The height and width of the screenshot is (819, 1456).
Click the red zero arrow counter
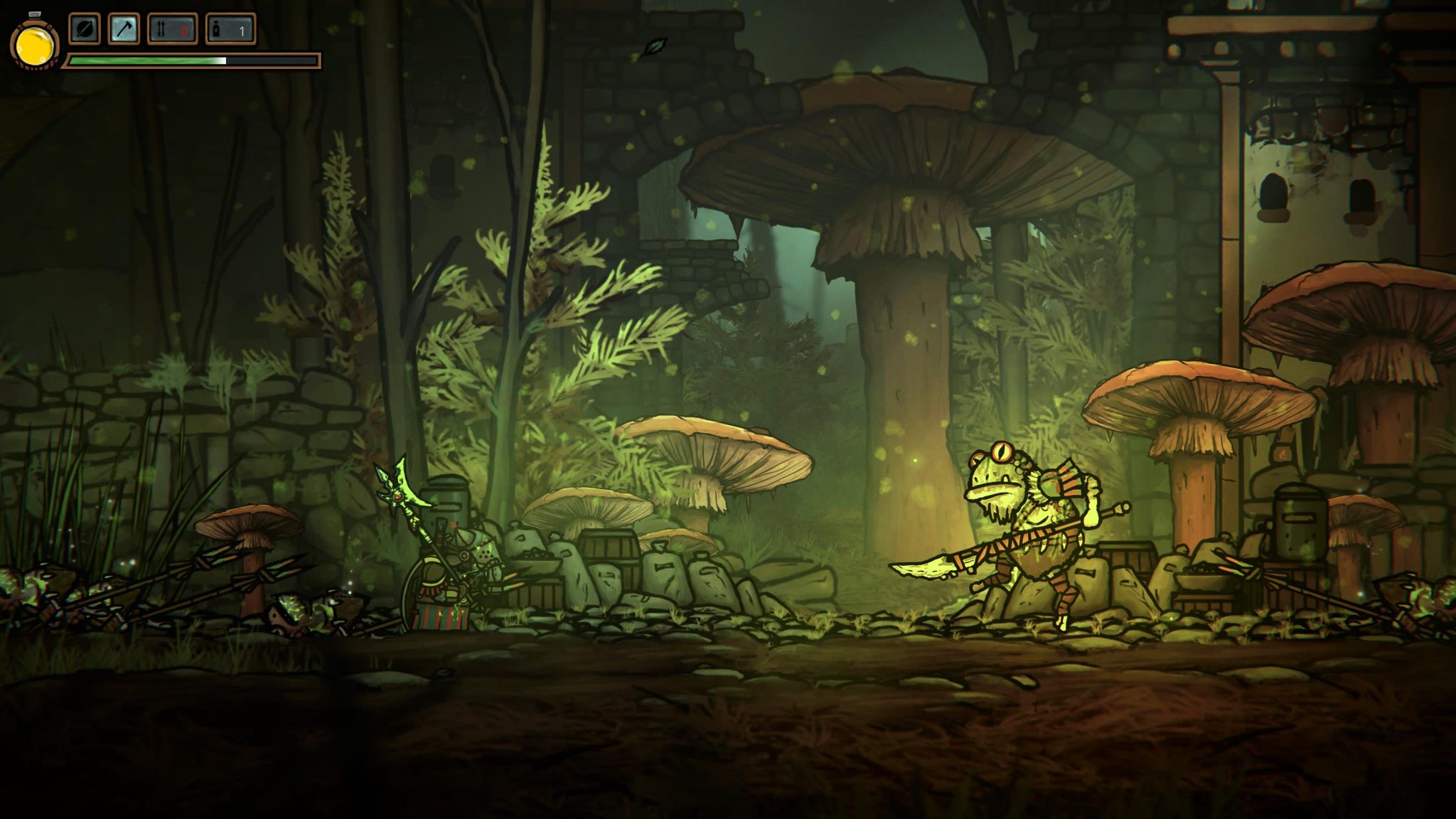[x=184, y=29]
